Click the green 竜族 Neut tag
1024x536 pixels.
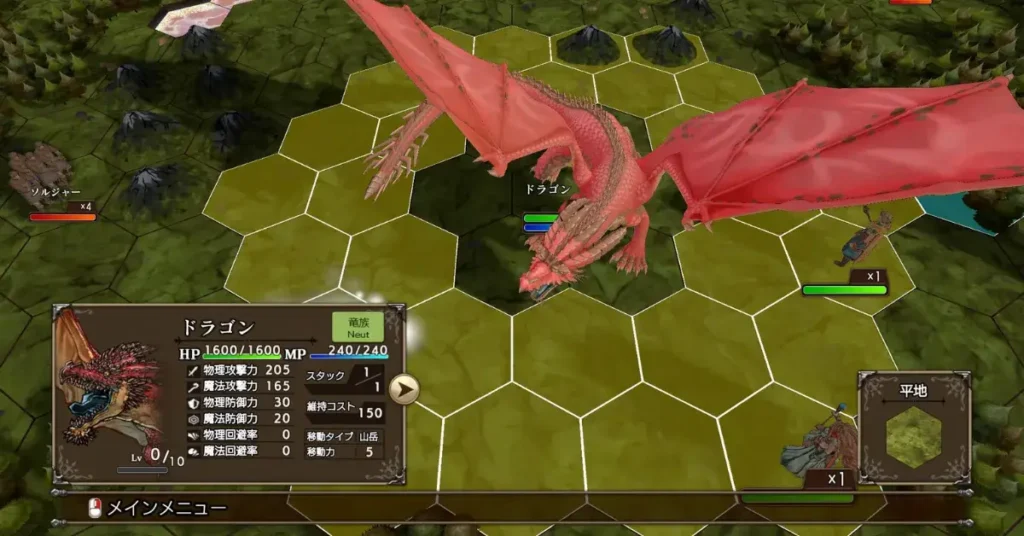pyautogui.click(x=357, y=327)
